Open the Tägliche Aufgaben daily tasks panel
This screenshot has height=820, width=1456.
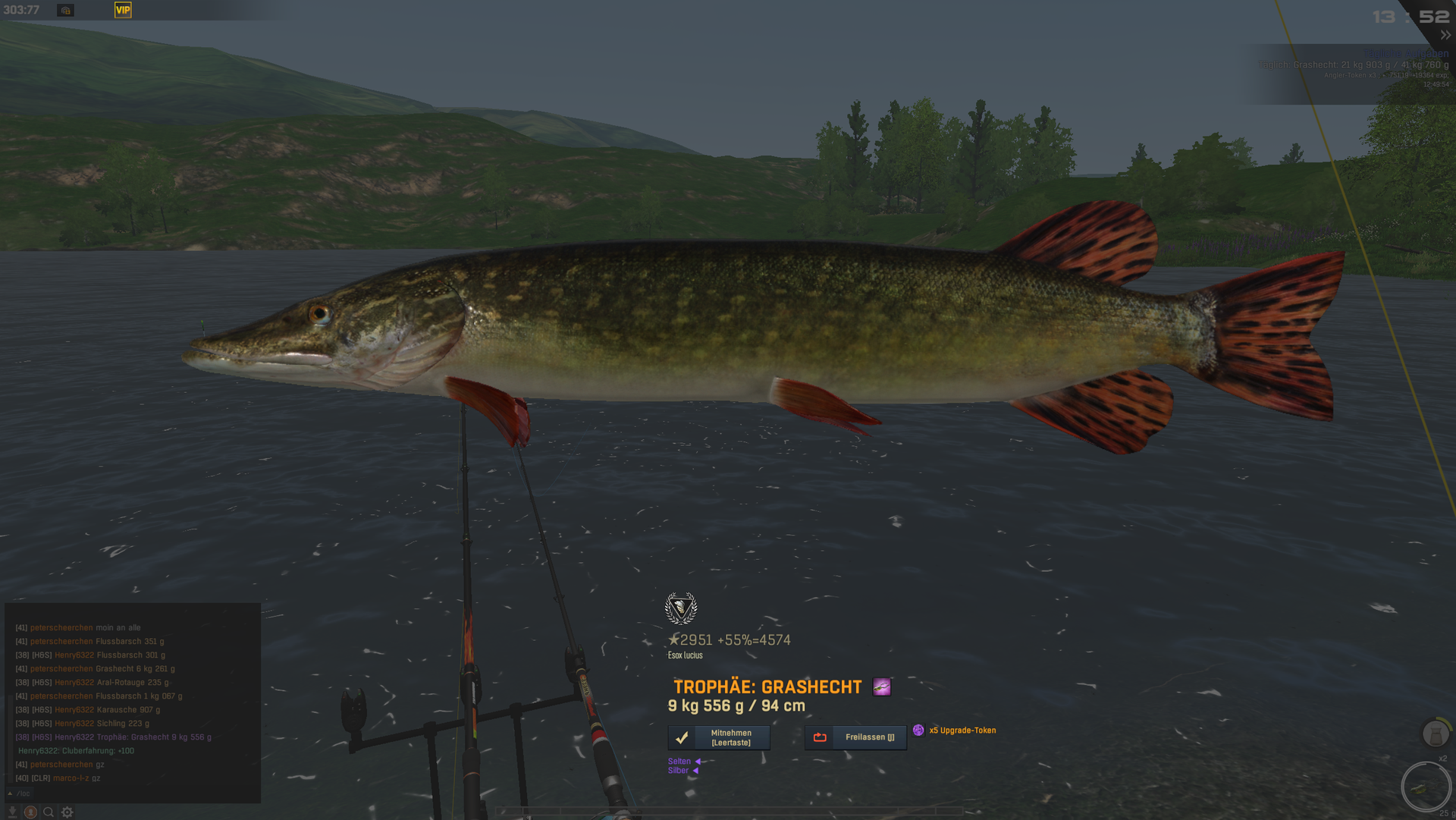[x=1405, y=54]
